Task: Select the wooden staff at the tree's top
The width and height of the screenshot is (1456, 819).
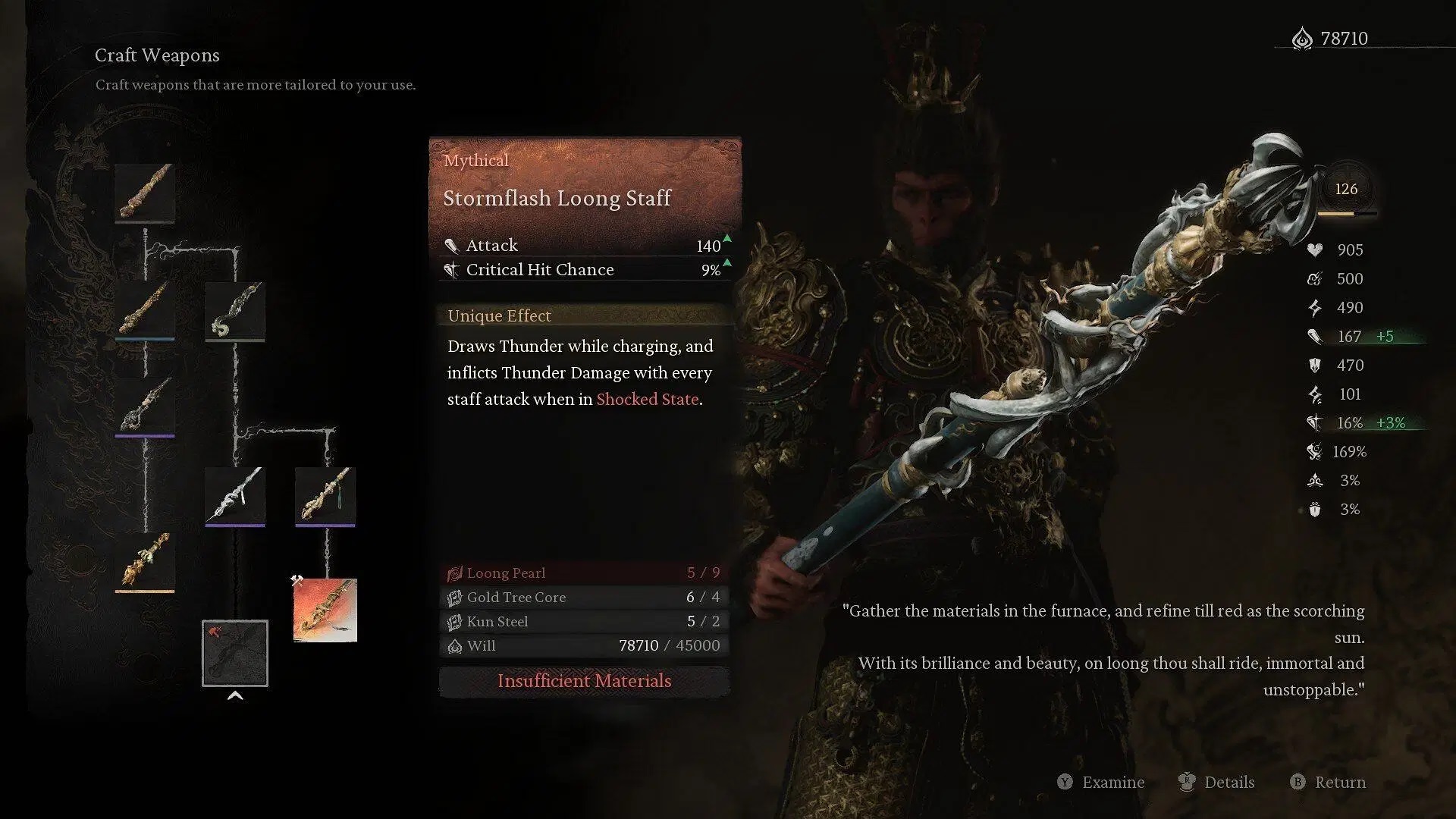Action: click(145, 193)
